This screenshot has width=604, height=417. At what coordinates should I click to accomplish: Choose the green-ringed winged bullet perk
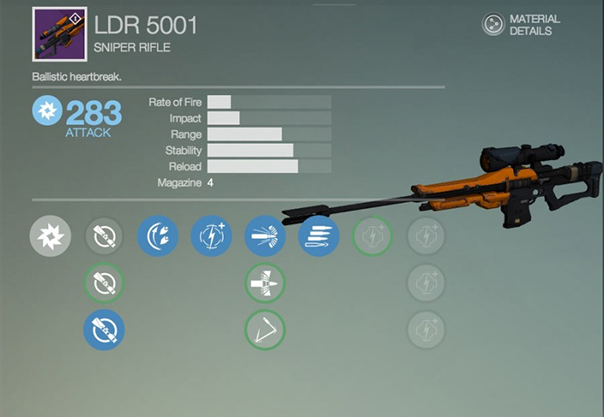(265, 283)
